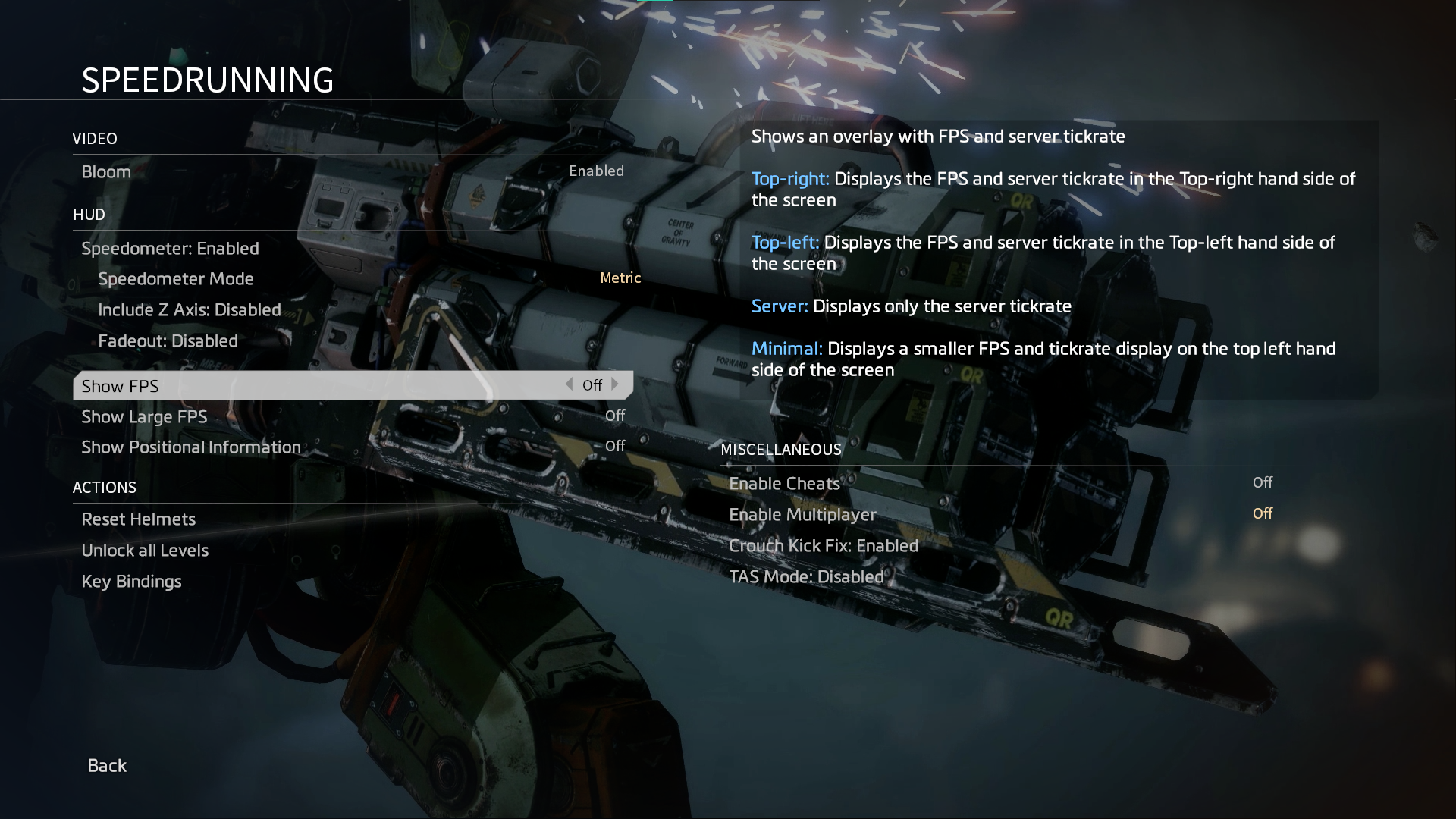Click the left arrow on Show FPS
Viewport: 1456px width, 819px height.
click(x=569, y=384)
